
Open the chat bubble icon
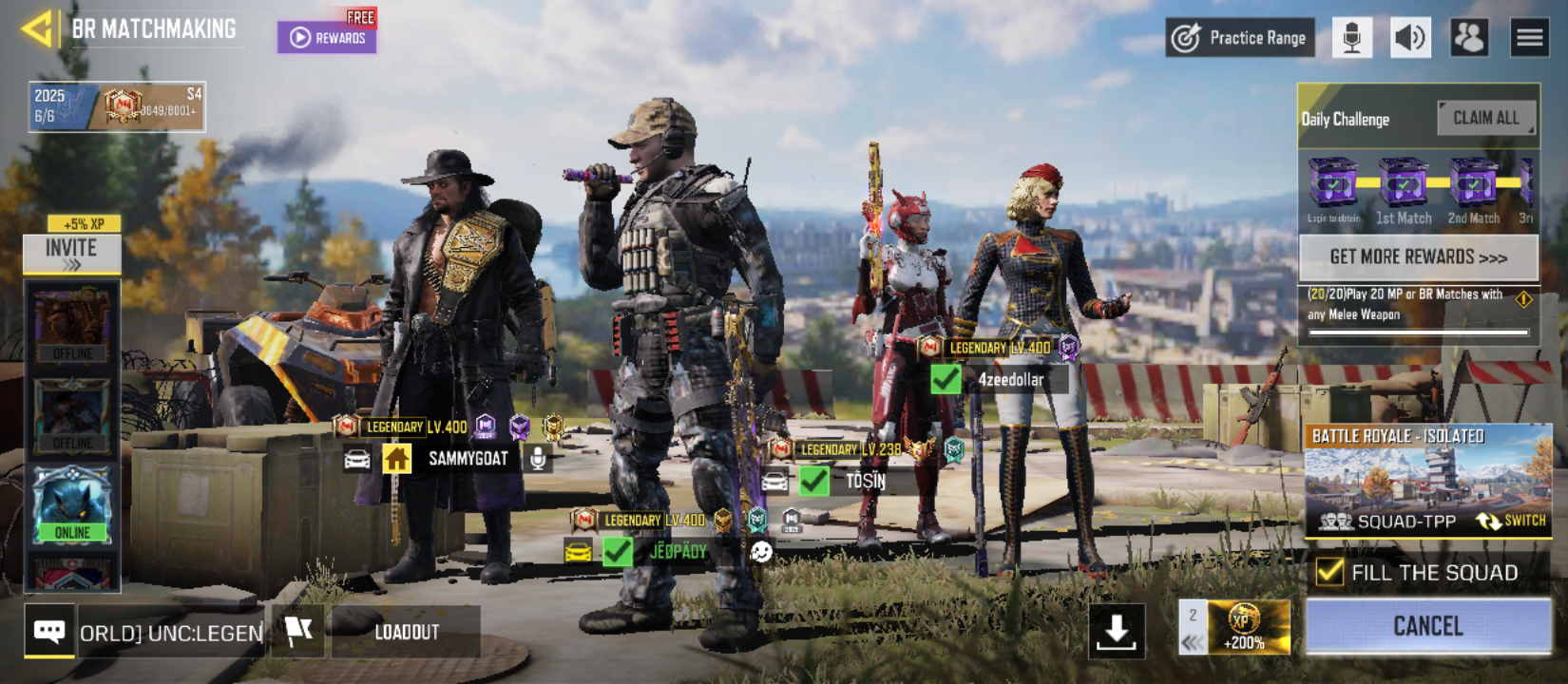click(49, 631)
